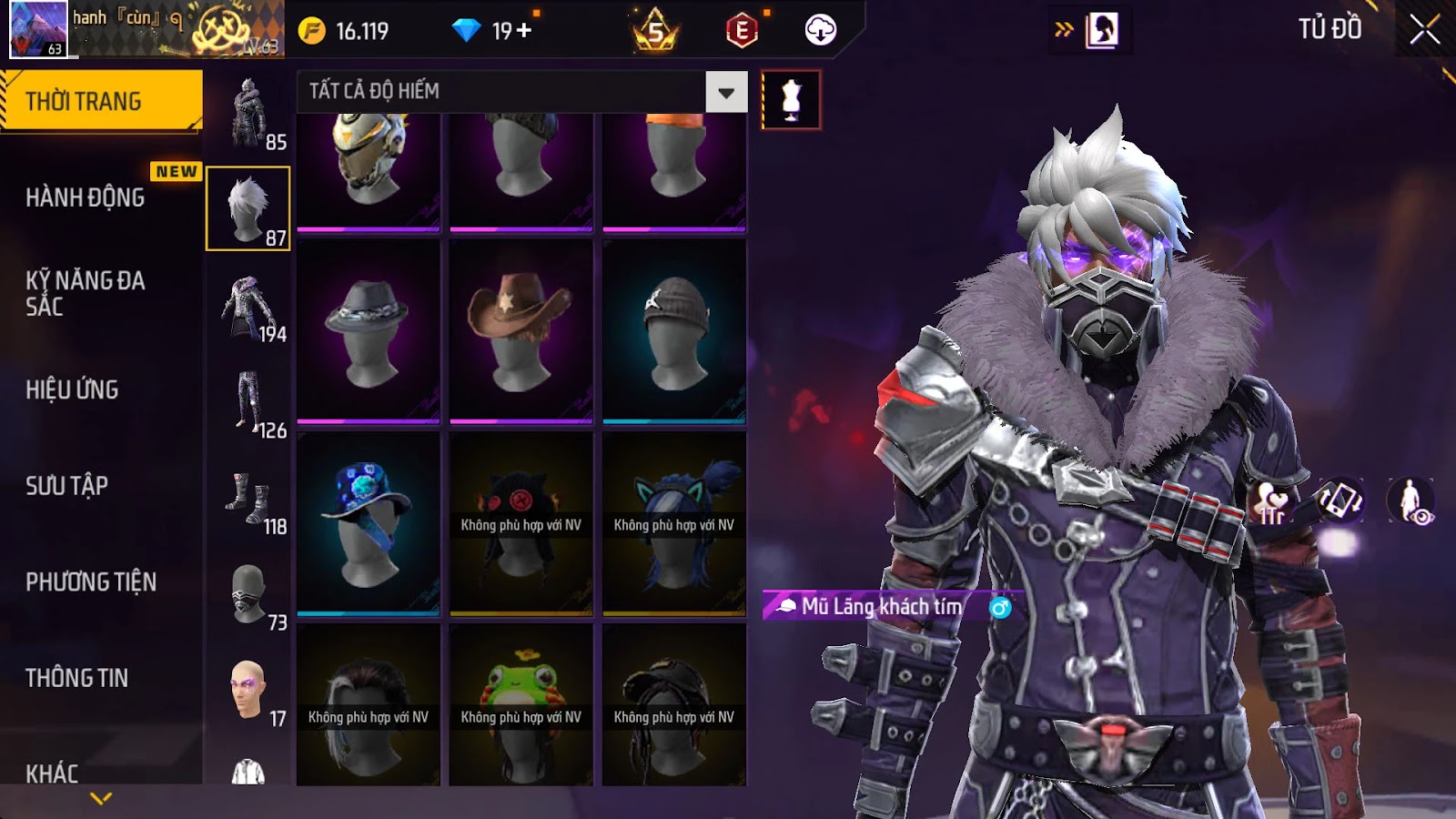The image size is (1456, 819).
Task: Open the shoes category tab
Action: tap(249, 500)
